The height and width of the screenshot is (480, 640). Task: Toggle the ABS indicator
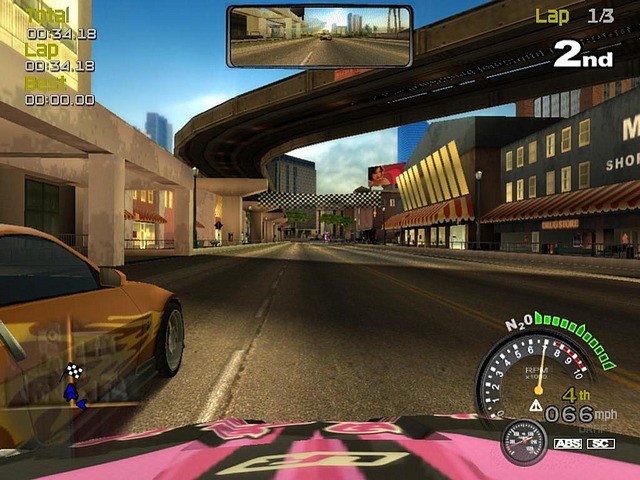[x=566, y=443]
